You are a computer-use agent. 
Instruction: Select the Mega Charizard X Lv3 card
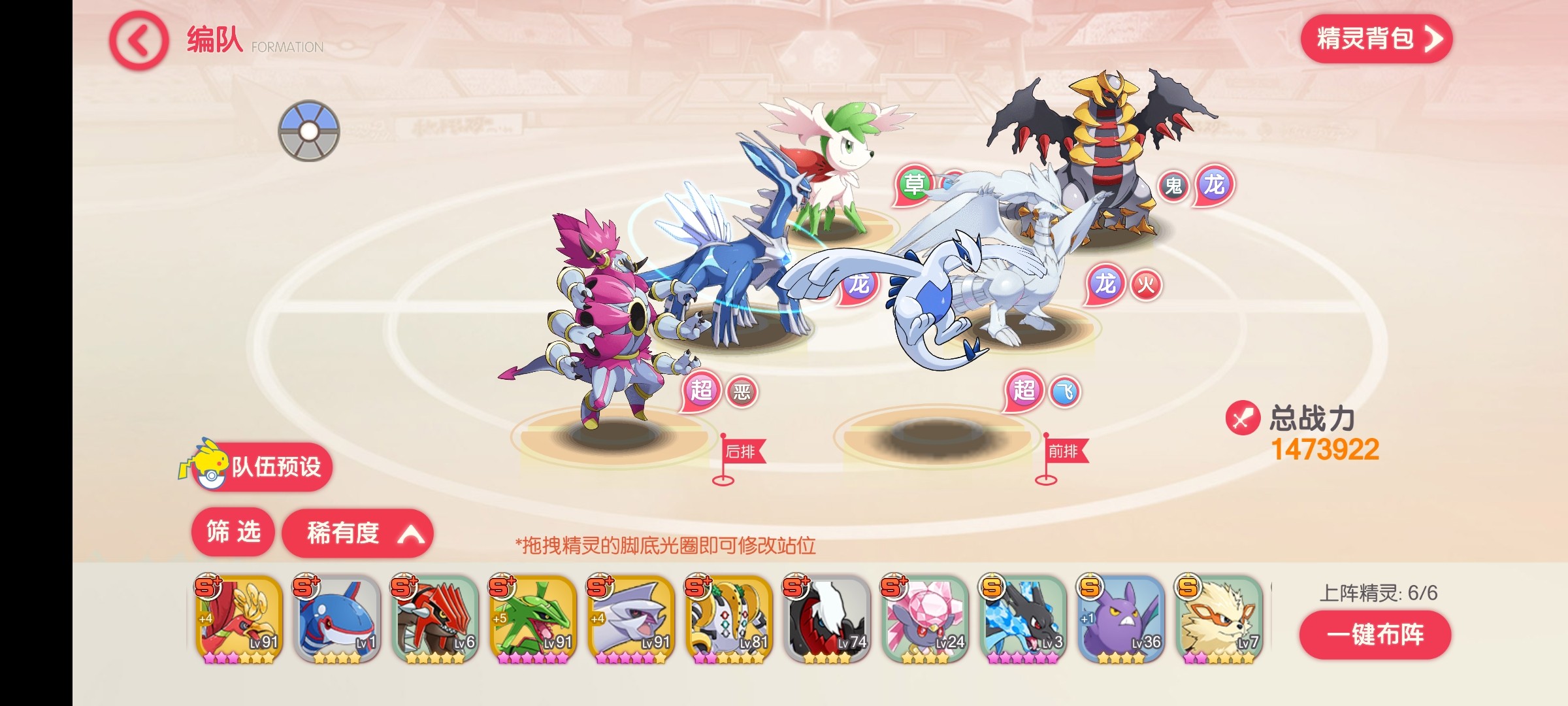tap(1023, 619)
